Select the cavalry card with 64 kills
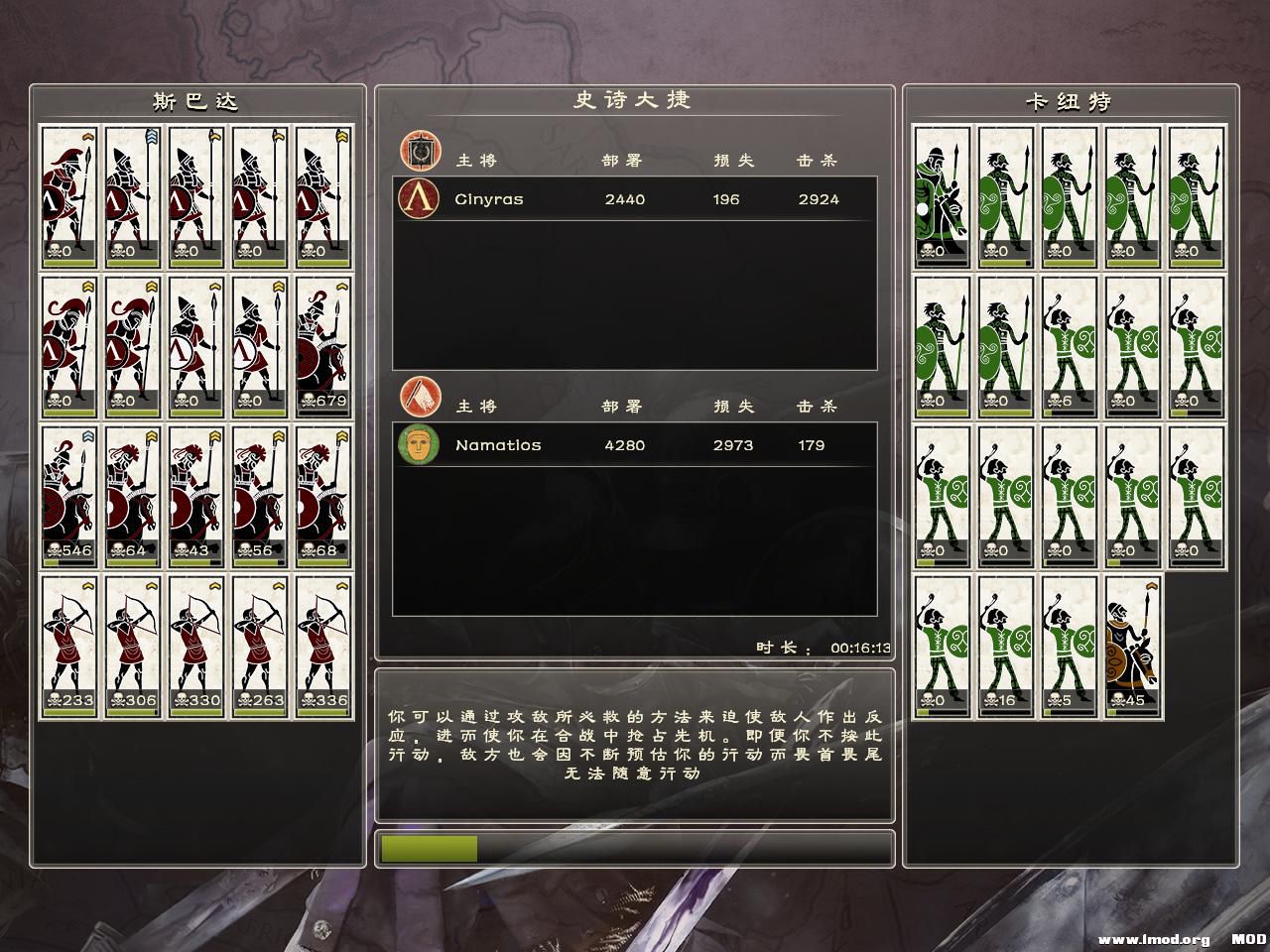 click(133, 497)
